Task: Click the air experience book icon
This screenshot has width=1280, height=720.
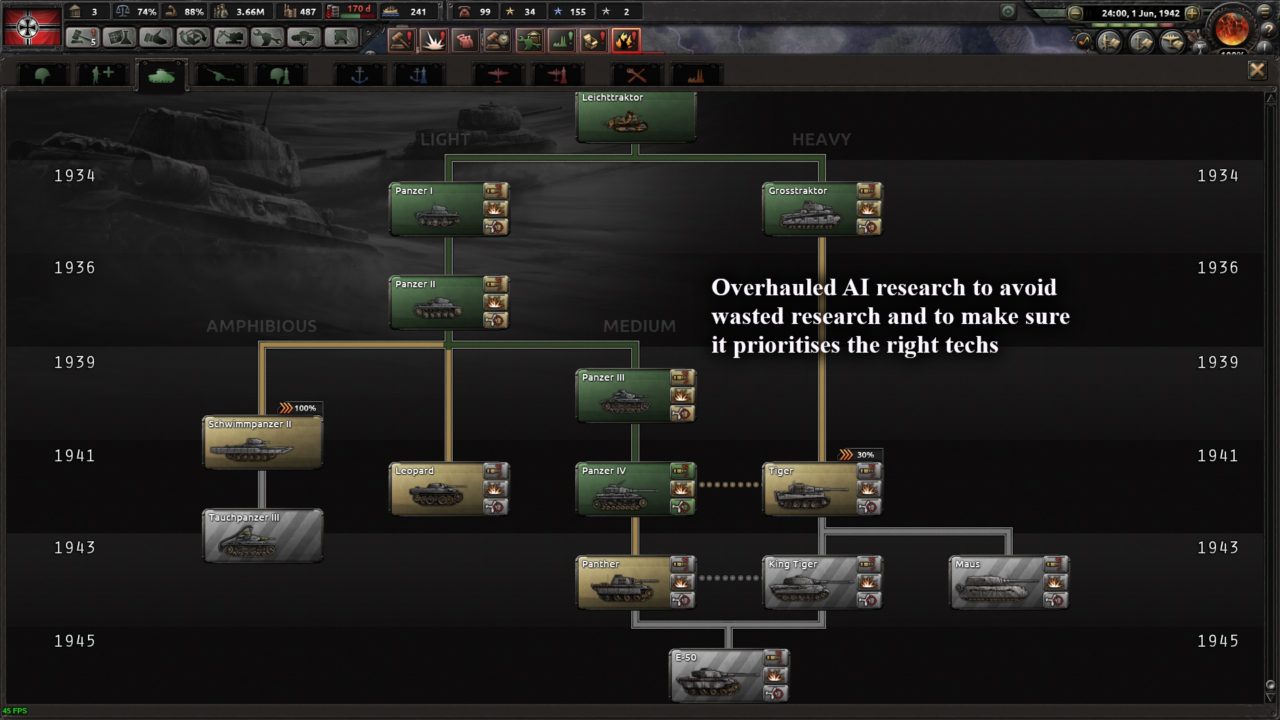Action: (1172, 42)
